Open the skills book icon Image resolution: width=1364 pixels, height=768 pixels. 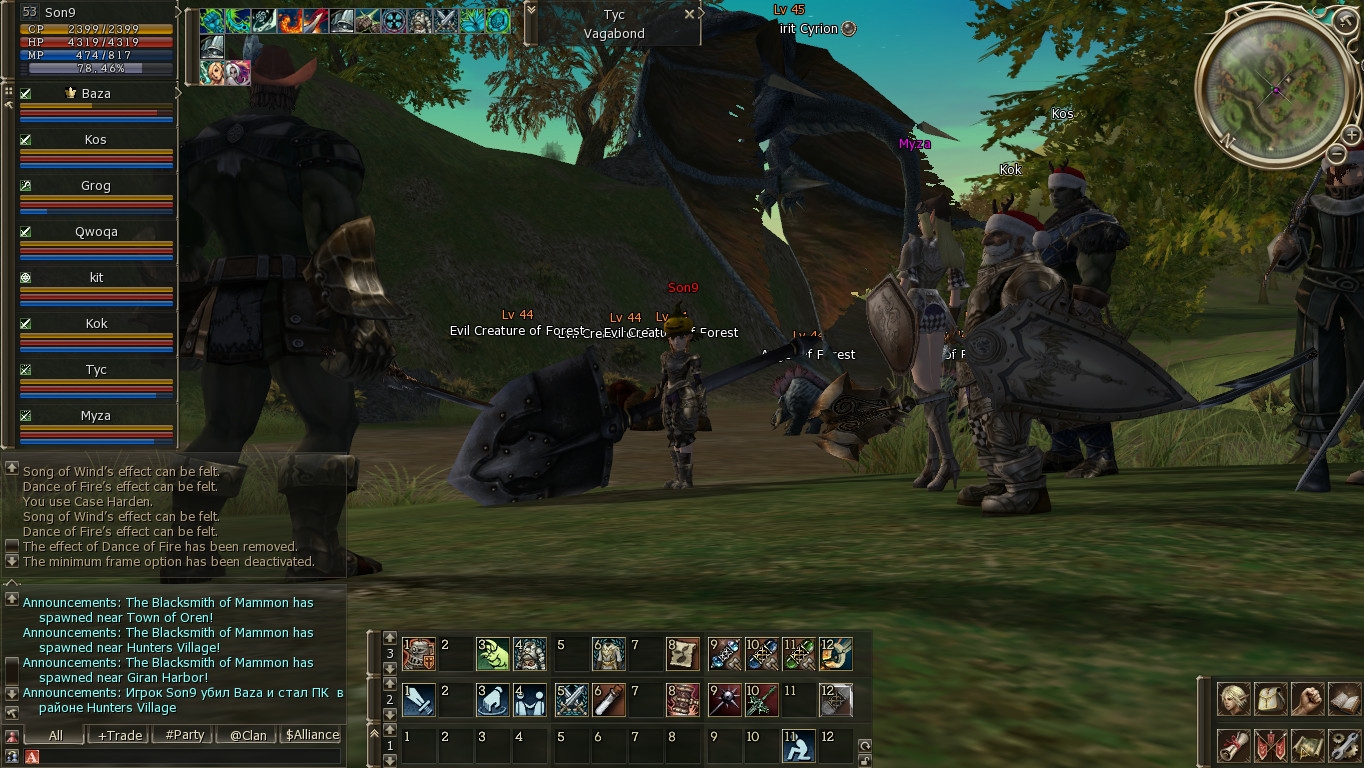click(1344, 699)
